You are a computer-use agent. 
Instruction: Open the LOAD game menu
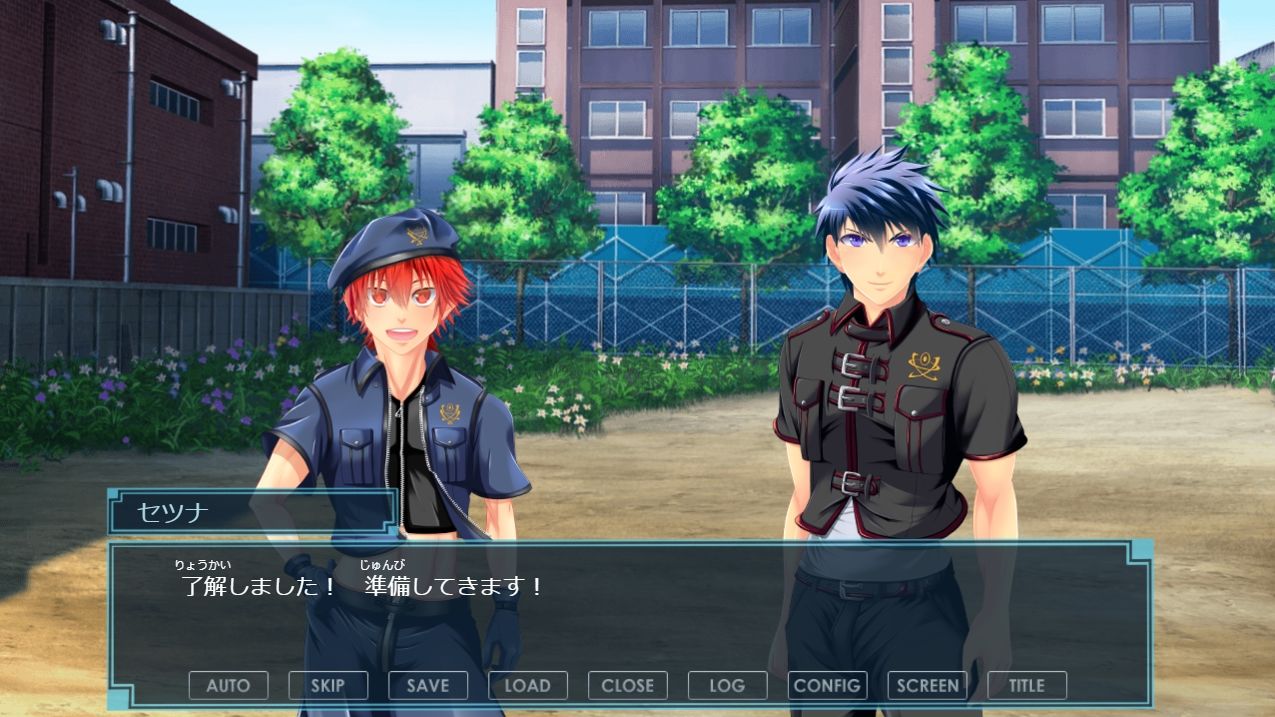coord(528,685)
